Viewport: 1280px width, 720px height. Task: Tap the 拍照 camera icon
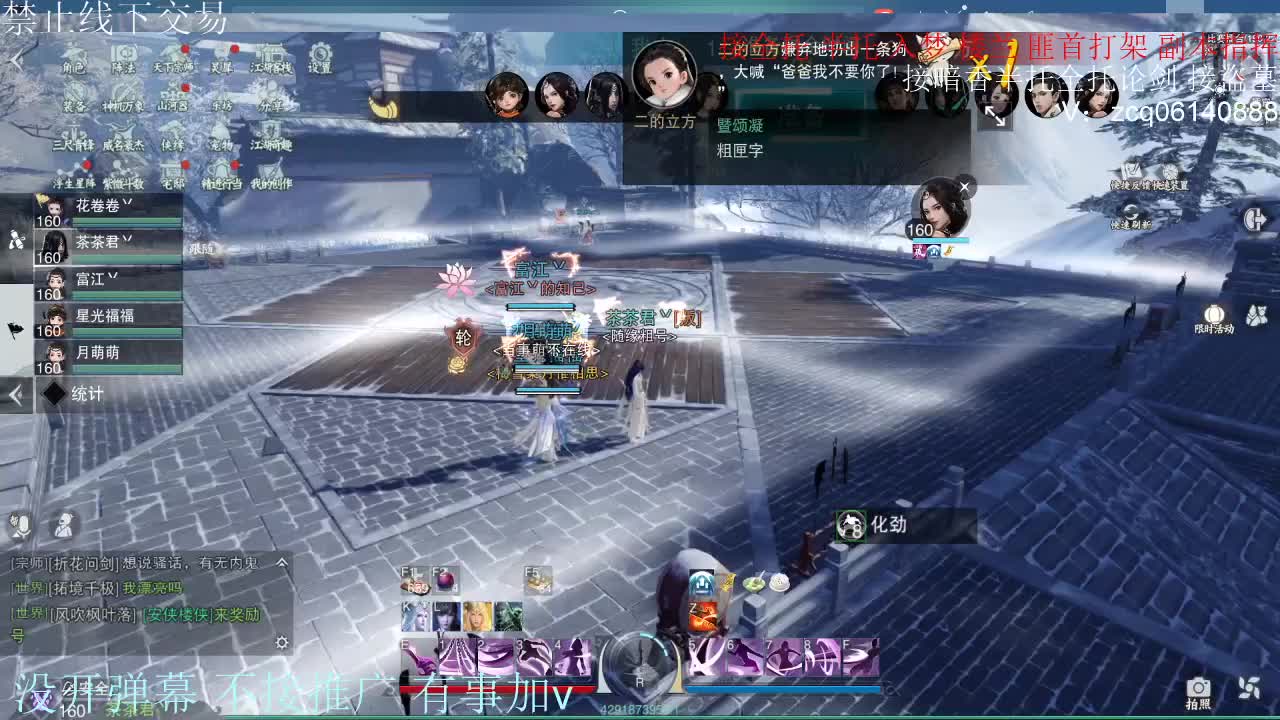(x=1197, y=688)
